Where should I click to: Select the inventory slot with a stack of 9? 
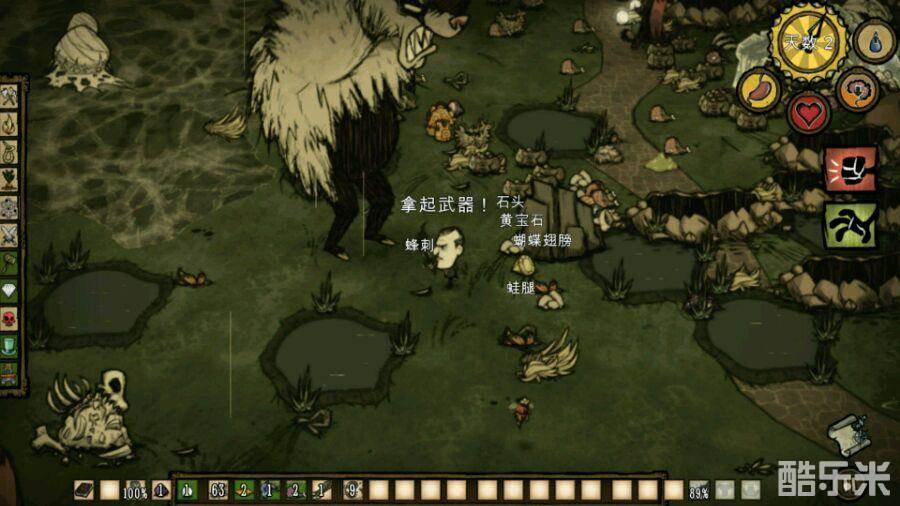tap(351, 490)
